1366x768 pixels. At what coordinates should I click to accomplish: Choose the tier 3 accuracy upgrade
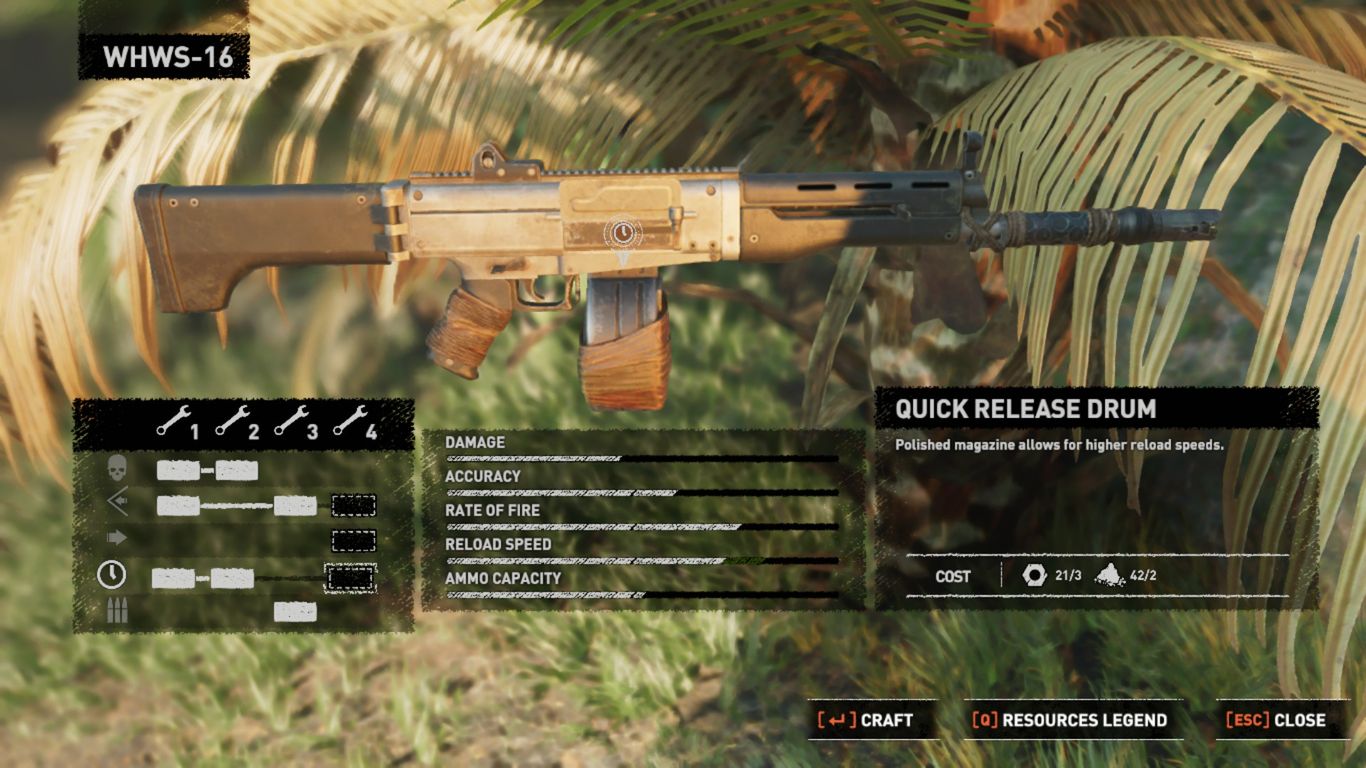295,505
